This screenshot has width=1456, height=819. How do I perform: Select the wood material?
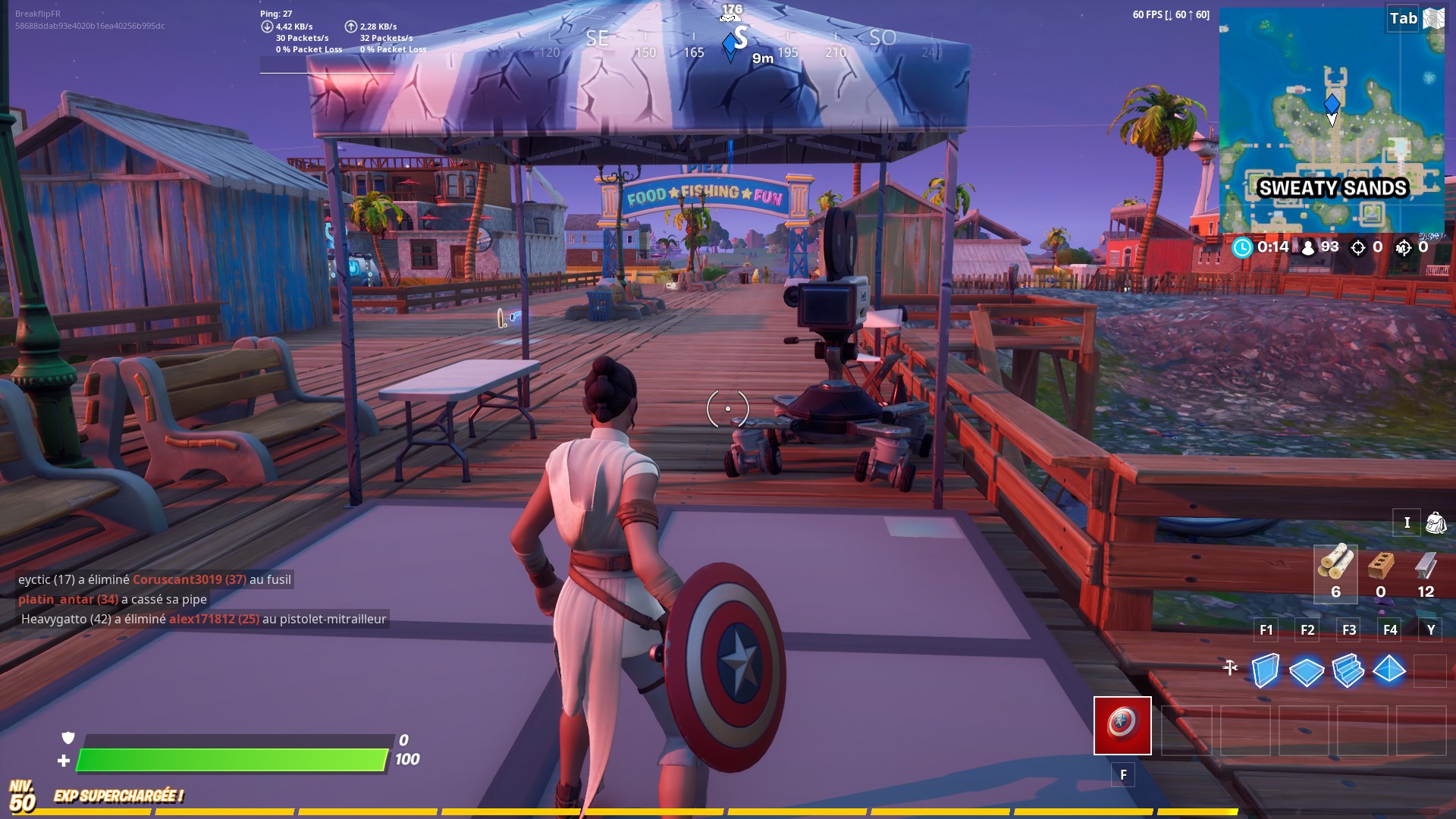point(1335,564)
